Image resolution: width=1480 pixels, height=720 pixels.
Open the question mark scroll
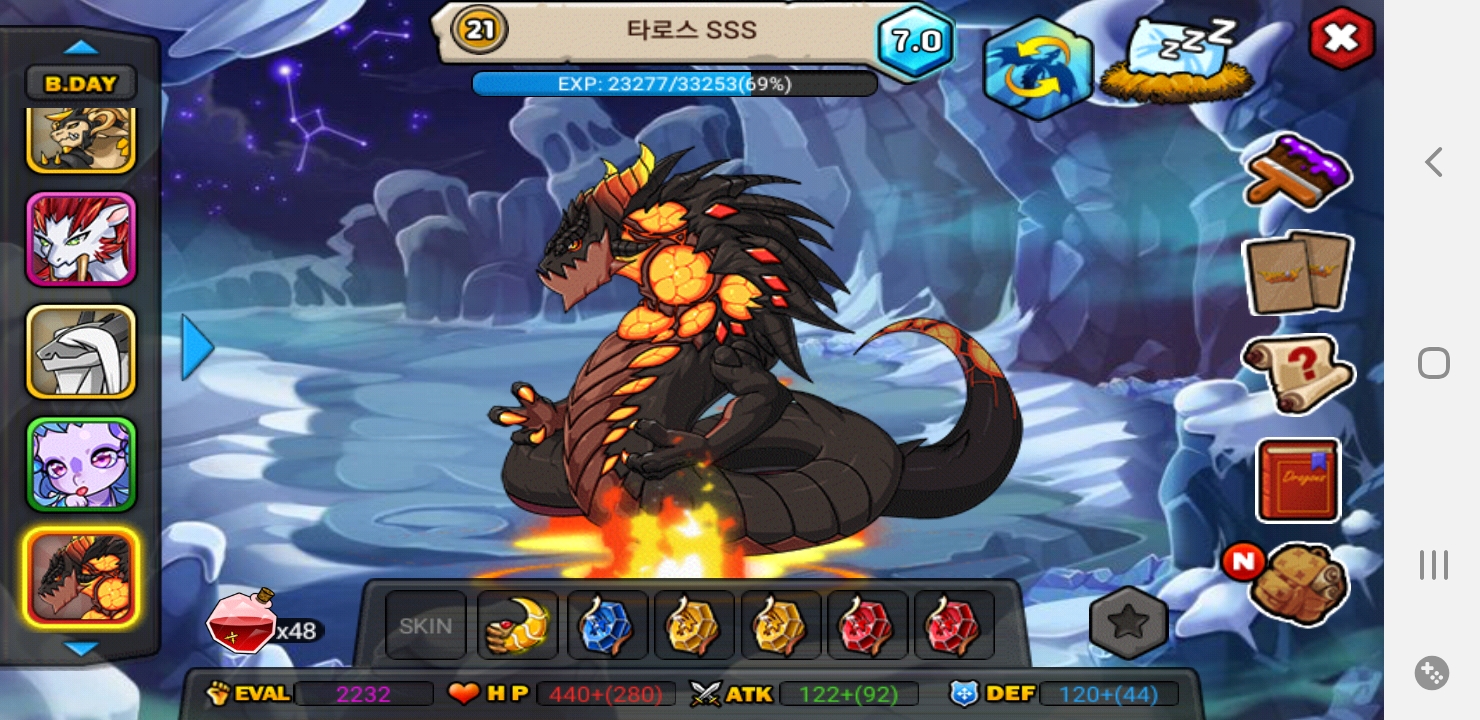pos(1298,373)
